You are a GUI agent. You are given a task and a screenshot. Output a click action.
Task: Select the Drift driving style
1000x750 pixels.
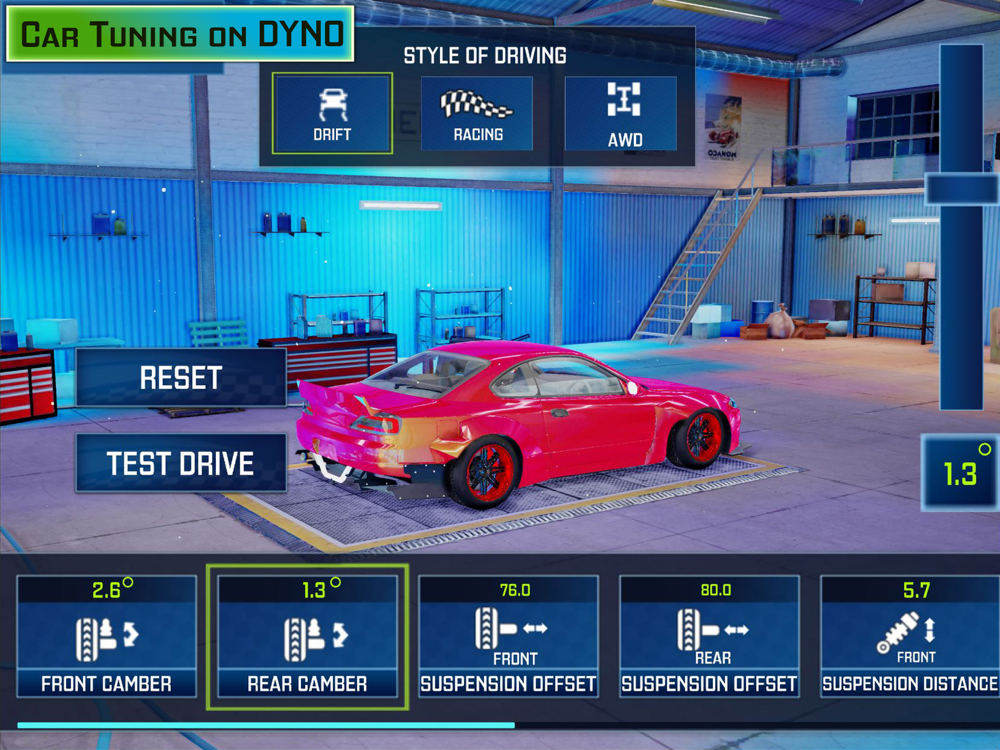(333, 113)
